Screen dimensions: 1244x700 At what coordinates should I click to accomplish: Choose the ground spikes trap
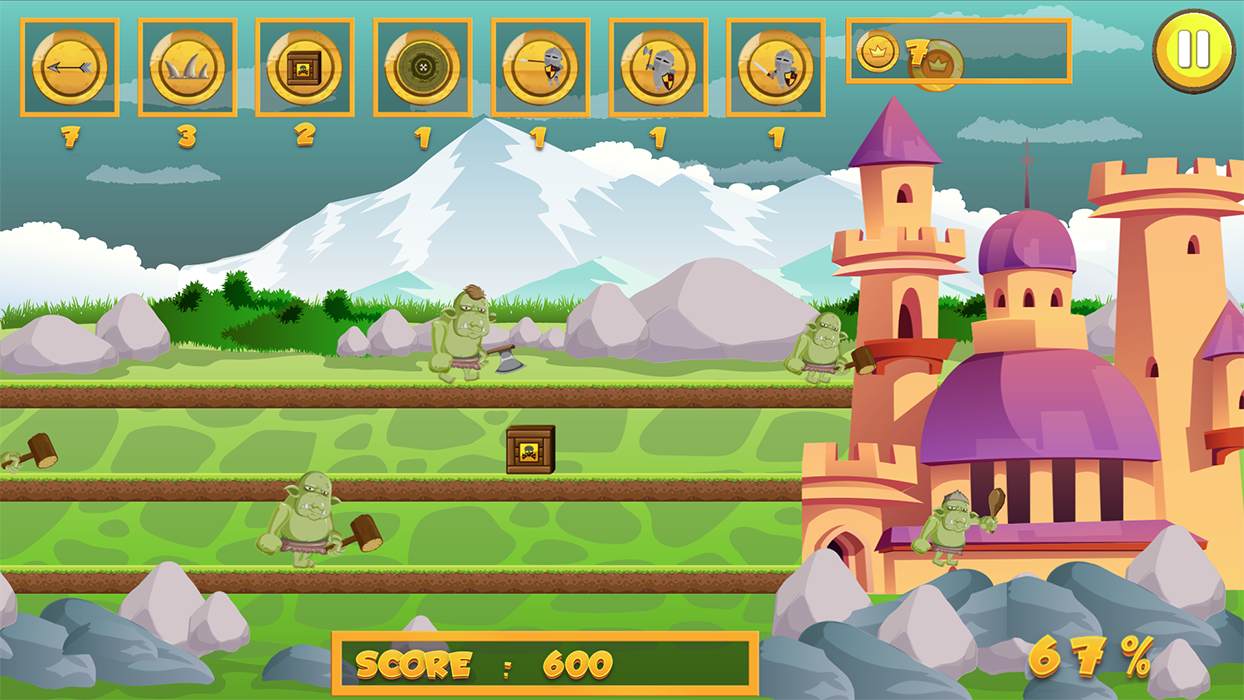pos(187,68)
